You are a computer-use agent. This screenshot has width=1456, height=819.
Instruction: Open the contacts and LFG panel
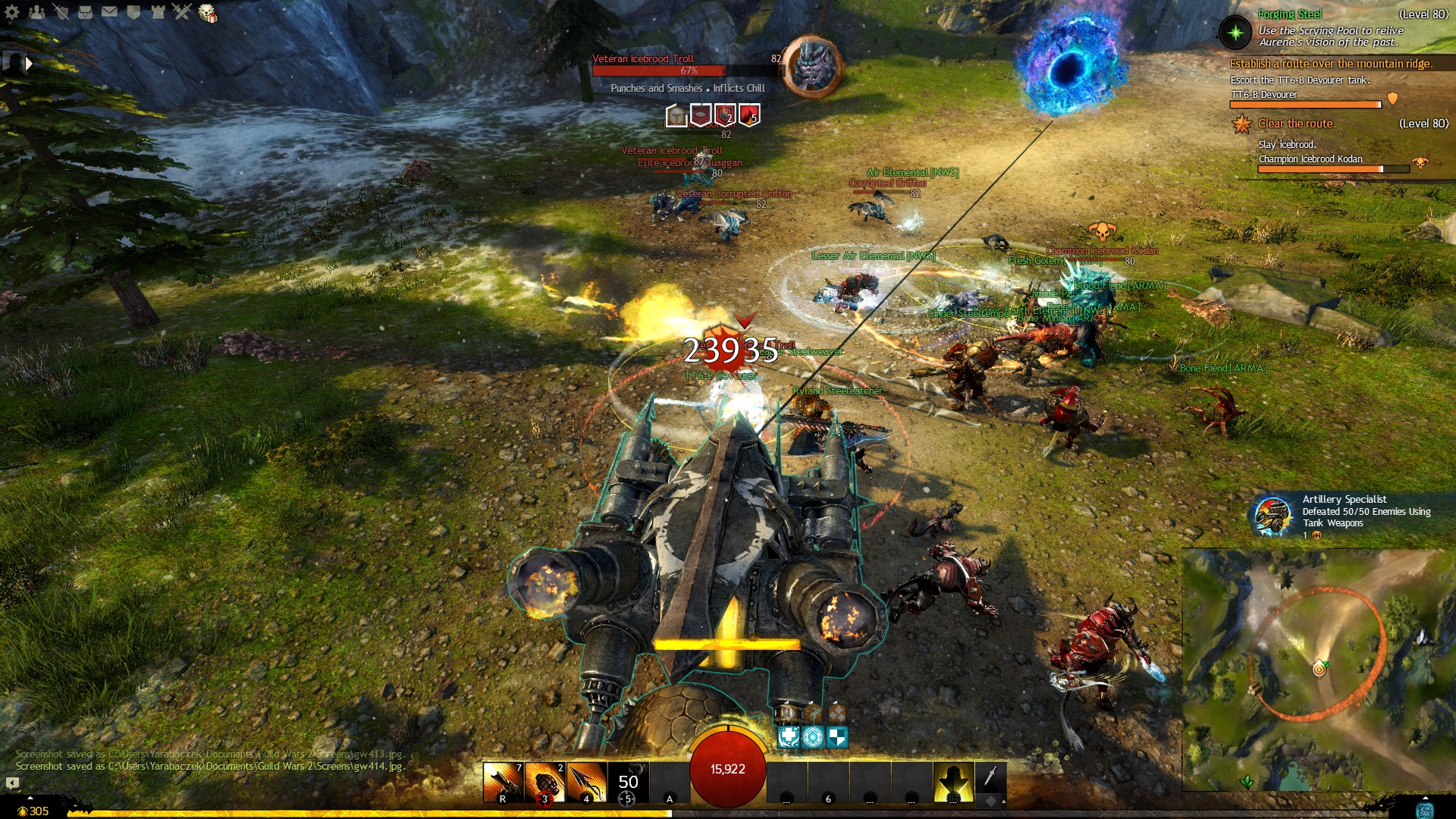36,12
